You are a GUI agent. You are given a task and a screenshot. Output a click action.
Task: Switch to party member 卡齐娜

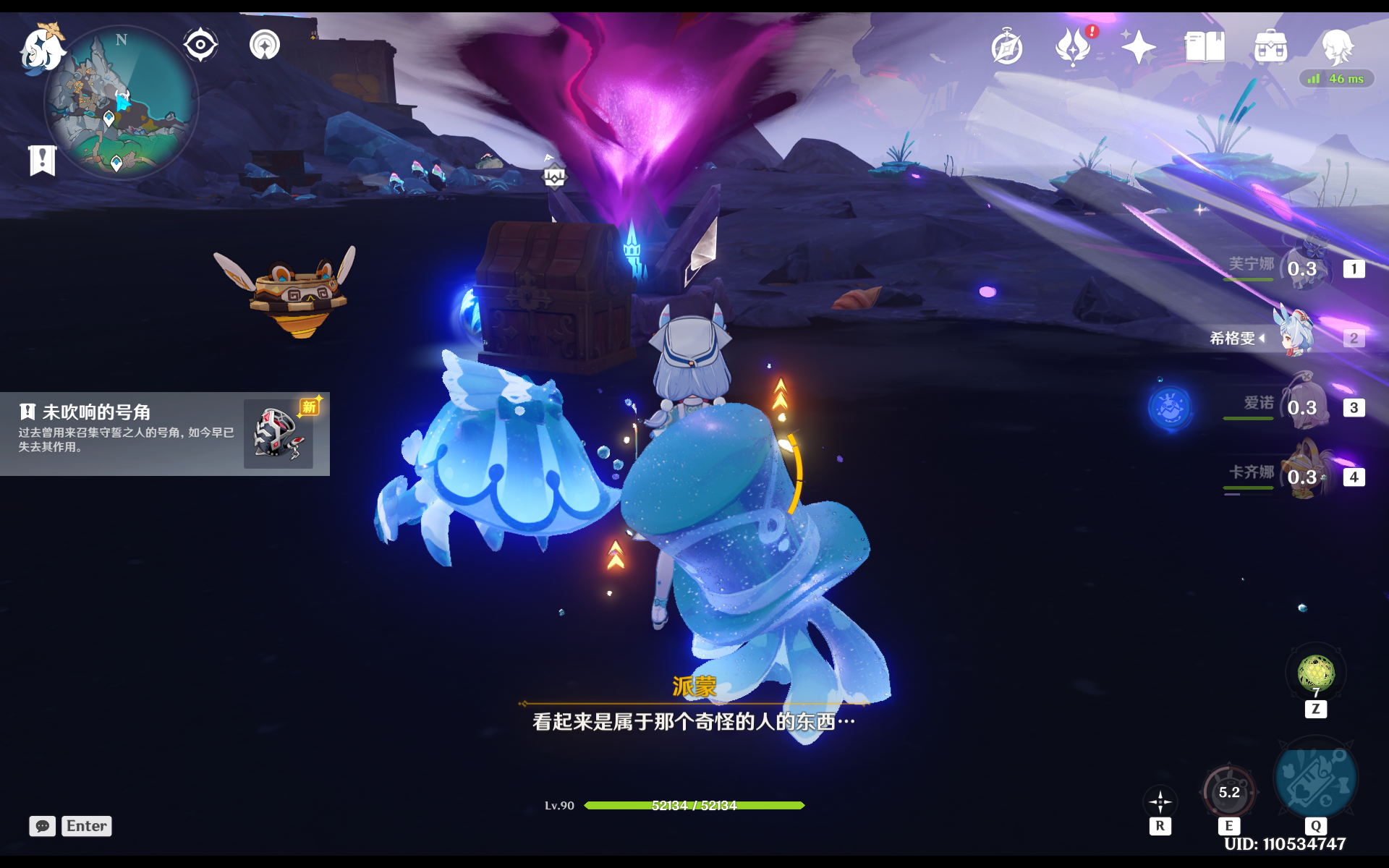(1302, 477)
